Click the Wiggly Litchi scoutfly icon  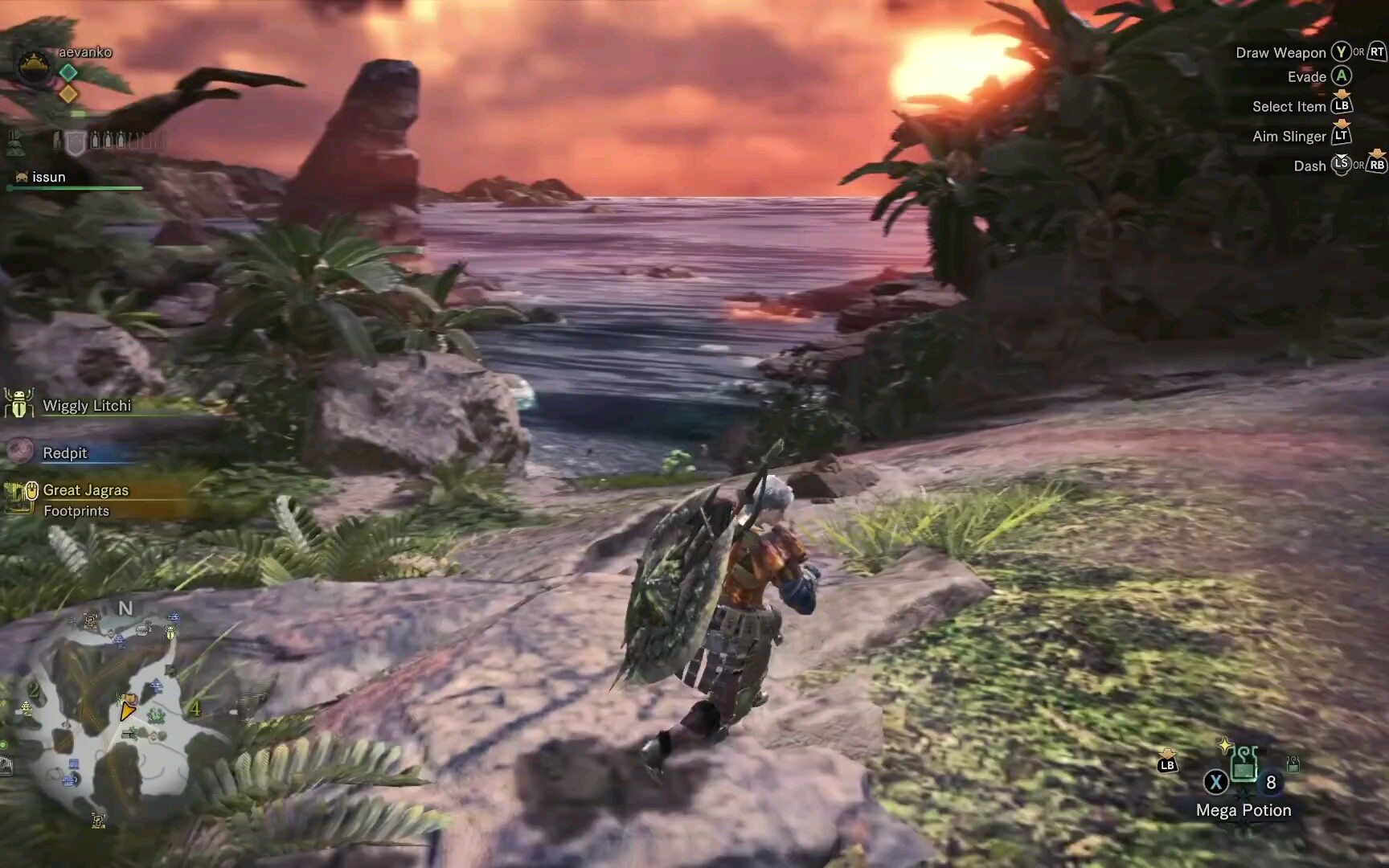pos(18,405)
